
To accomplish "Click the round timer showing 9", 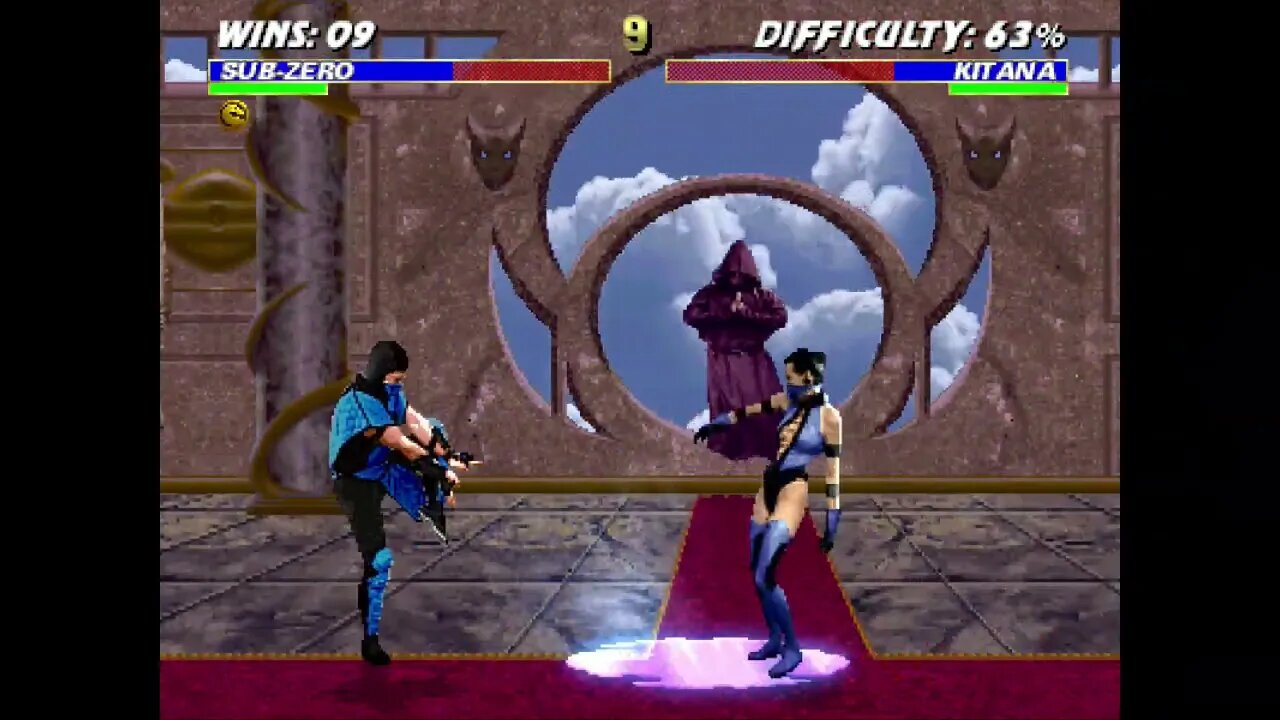I will [x=634, y=34].
